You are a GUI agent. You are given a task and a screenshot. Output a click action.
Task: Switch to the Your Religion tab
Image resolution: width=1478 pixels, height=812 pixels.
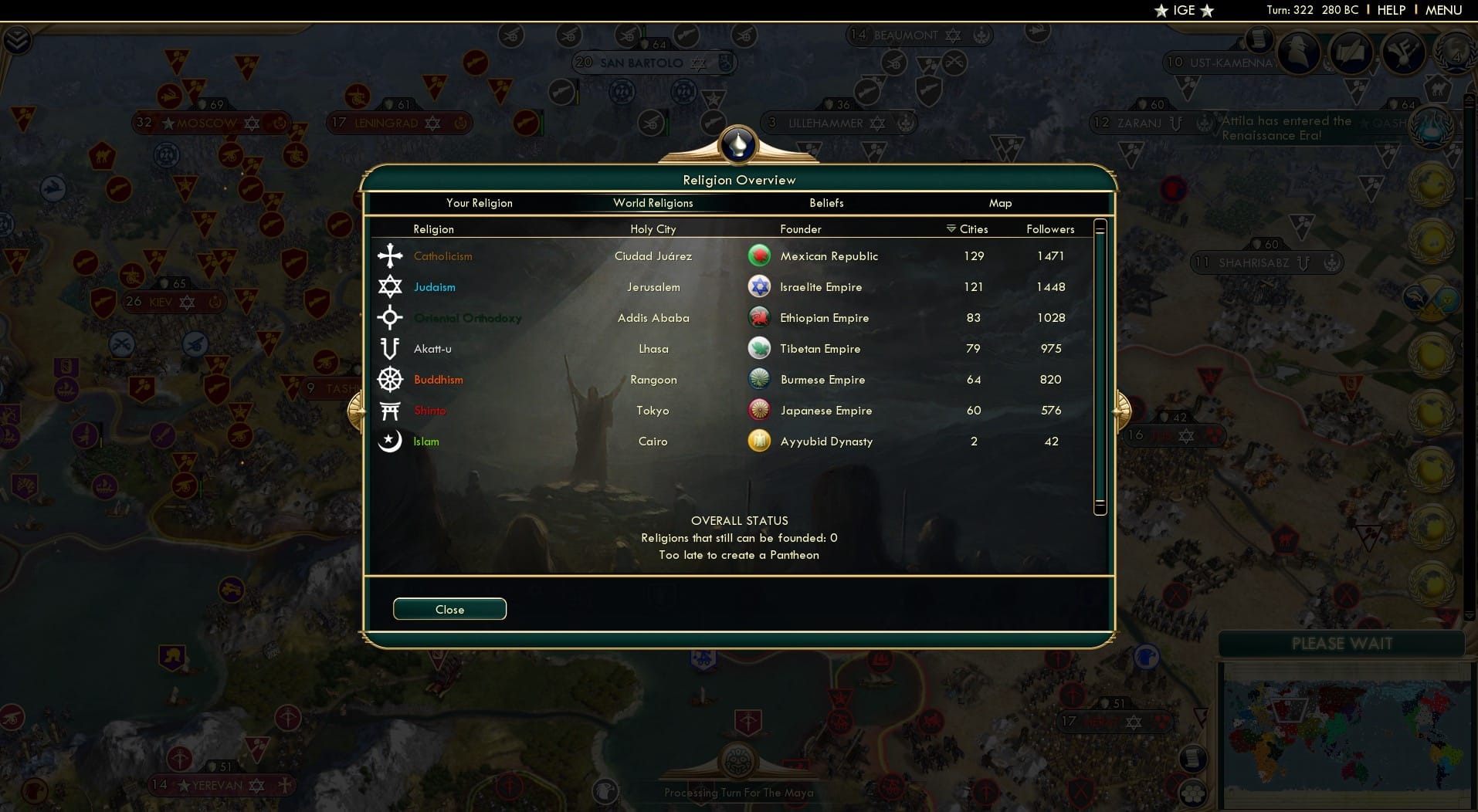click(x=479, y=203)
